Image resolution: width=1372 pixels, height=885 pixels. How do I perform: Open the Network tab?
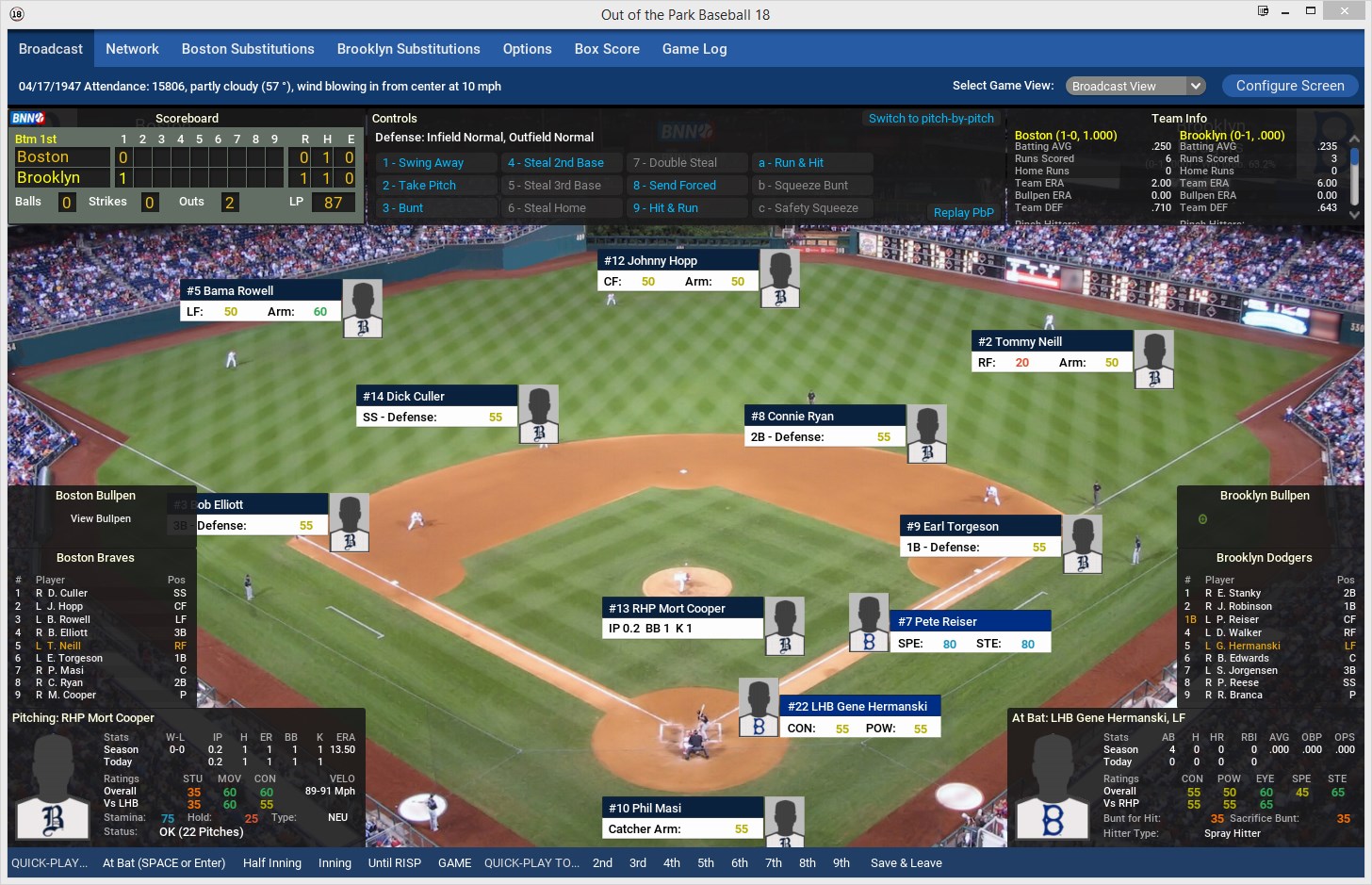pos(132,49)
